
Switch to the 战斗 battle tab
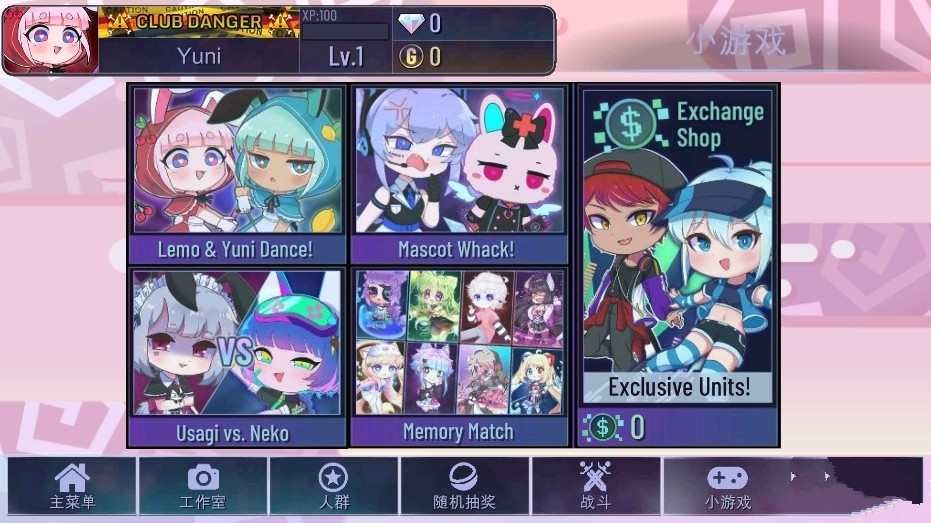pyautogui.click(x=595, y=486)
